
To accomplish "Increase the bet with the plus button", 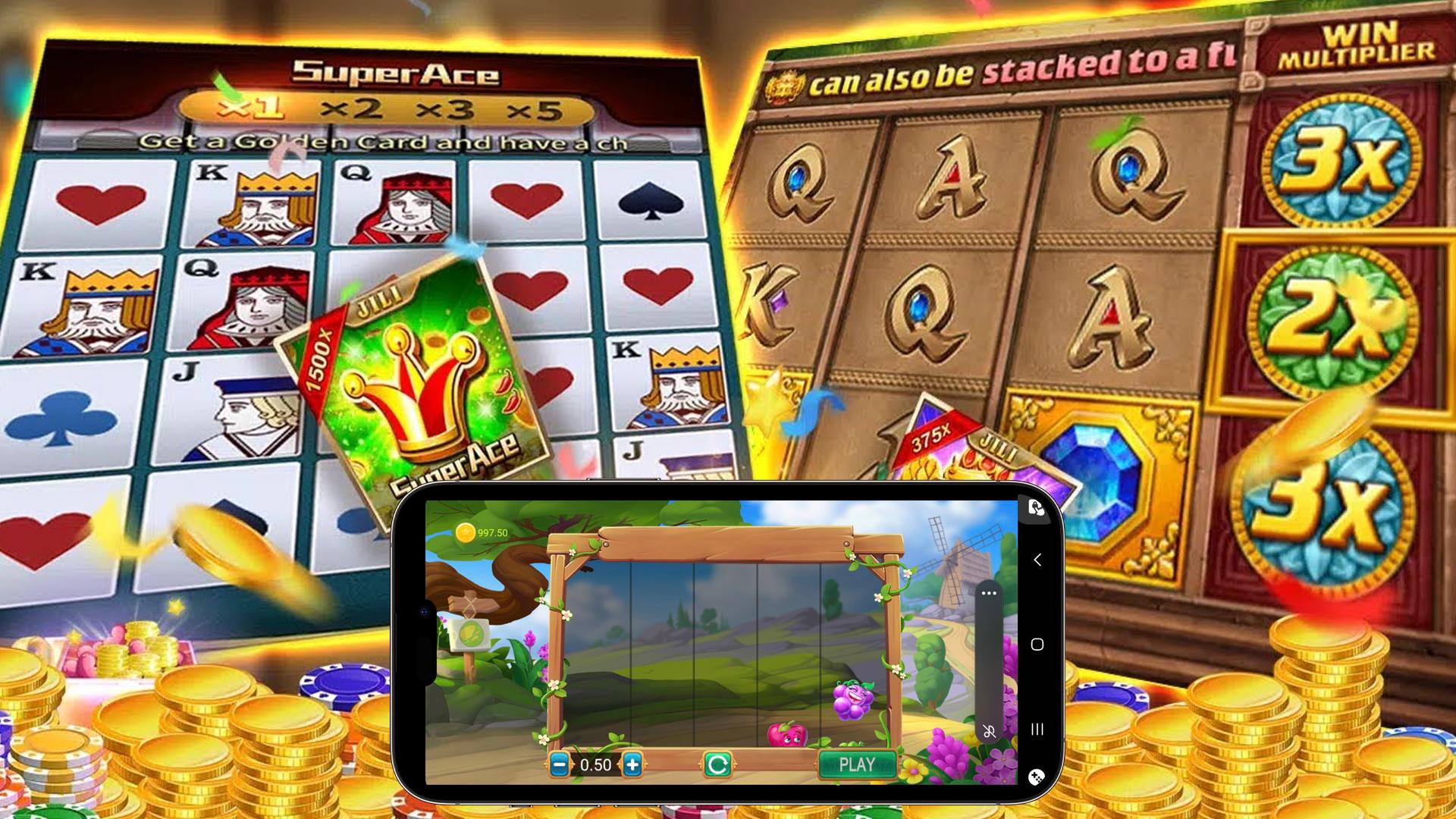I will [x=633, y=764].
